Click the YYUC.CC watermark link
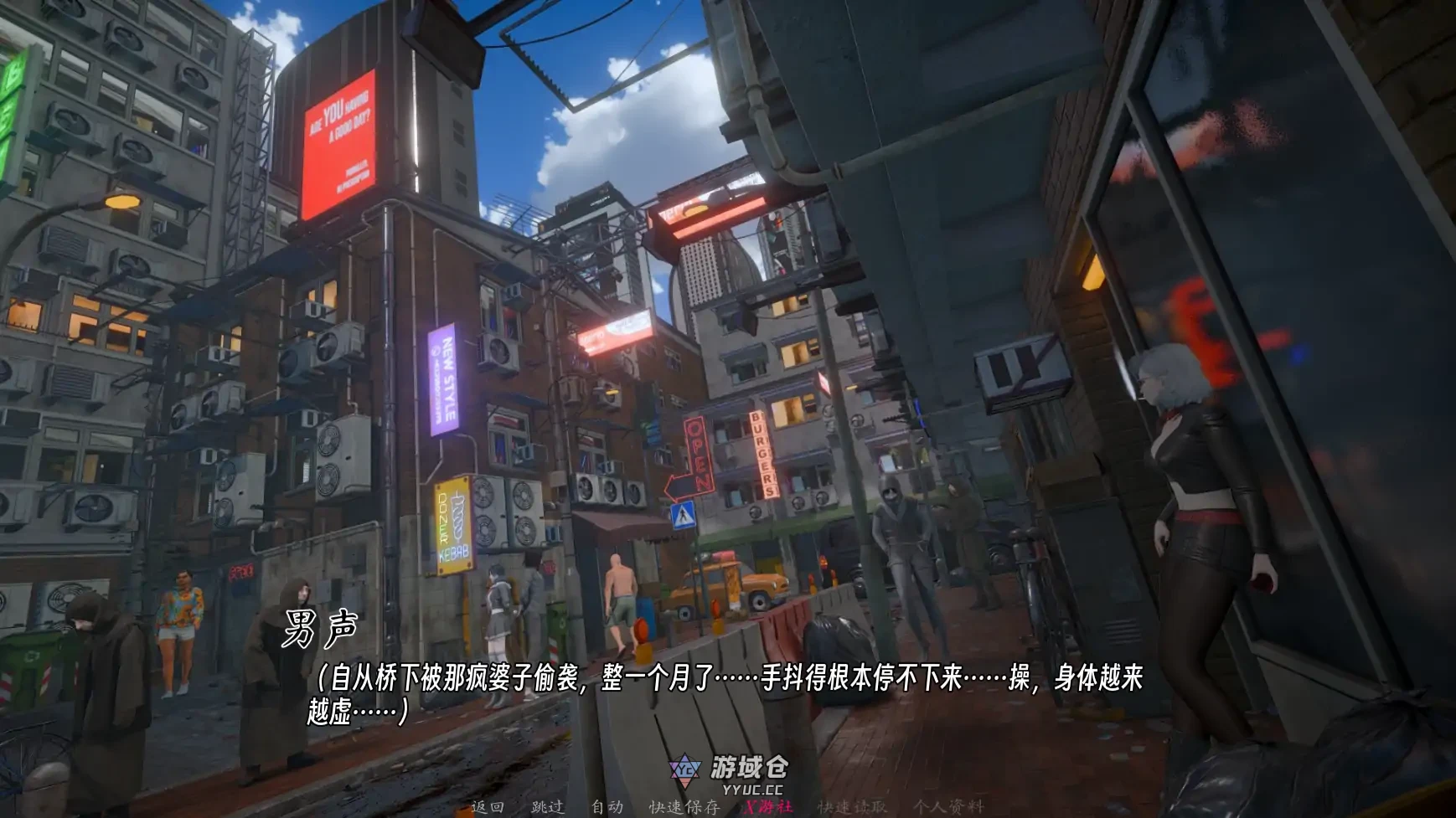 (753, 791)
